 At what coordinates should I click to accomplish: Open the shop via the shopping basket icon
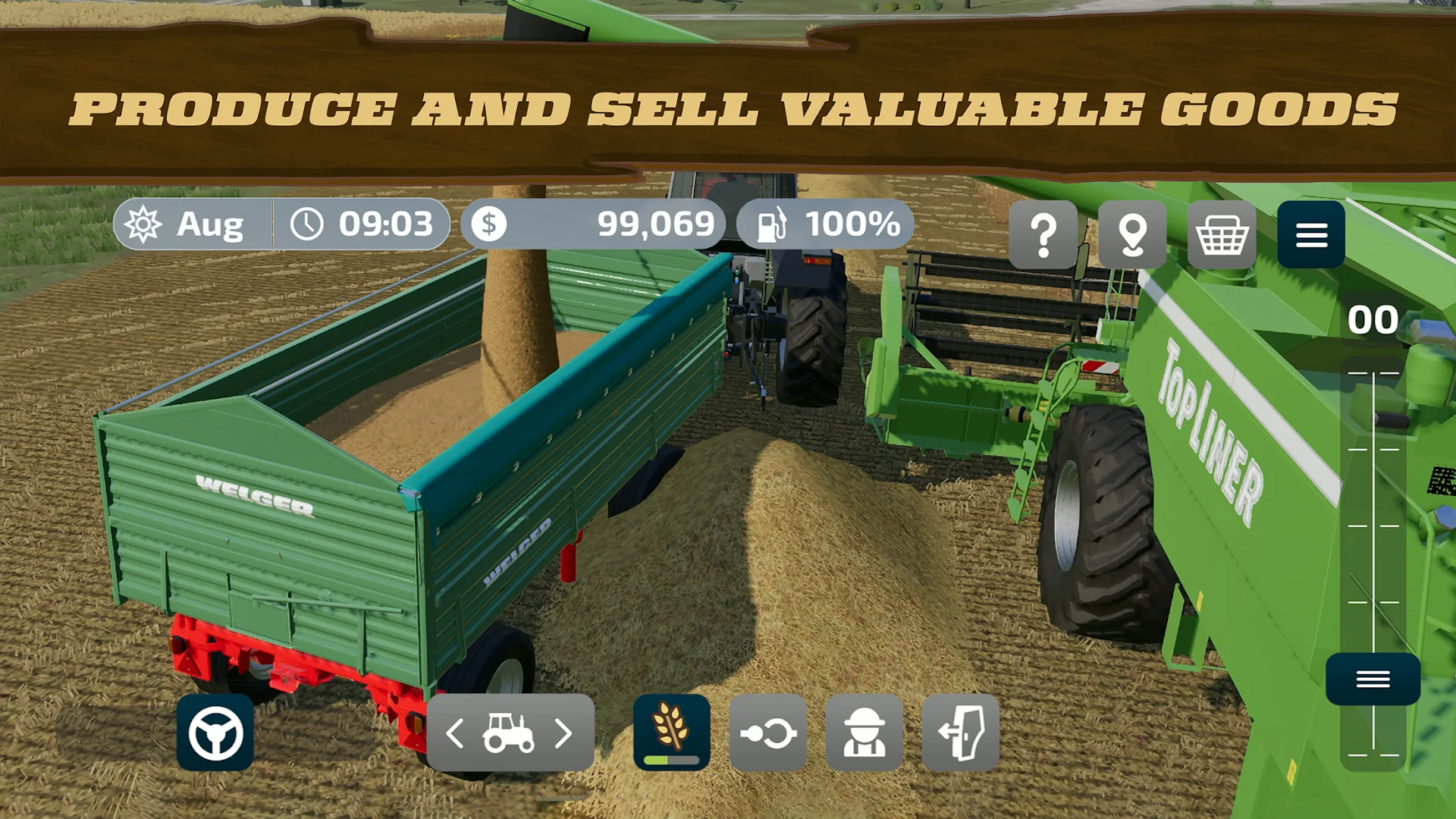pyautogui.click(x=1221, y=235)
